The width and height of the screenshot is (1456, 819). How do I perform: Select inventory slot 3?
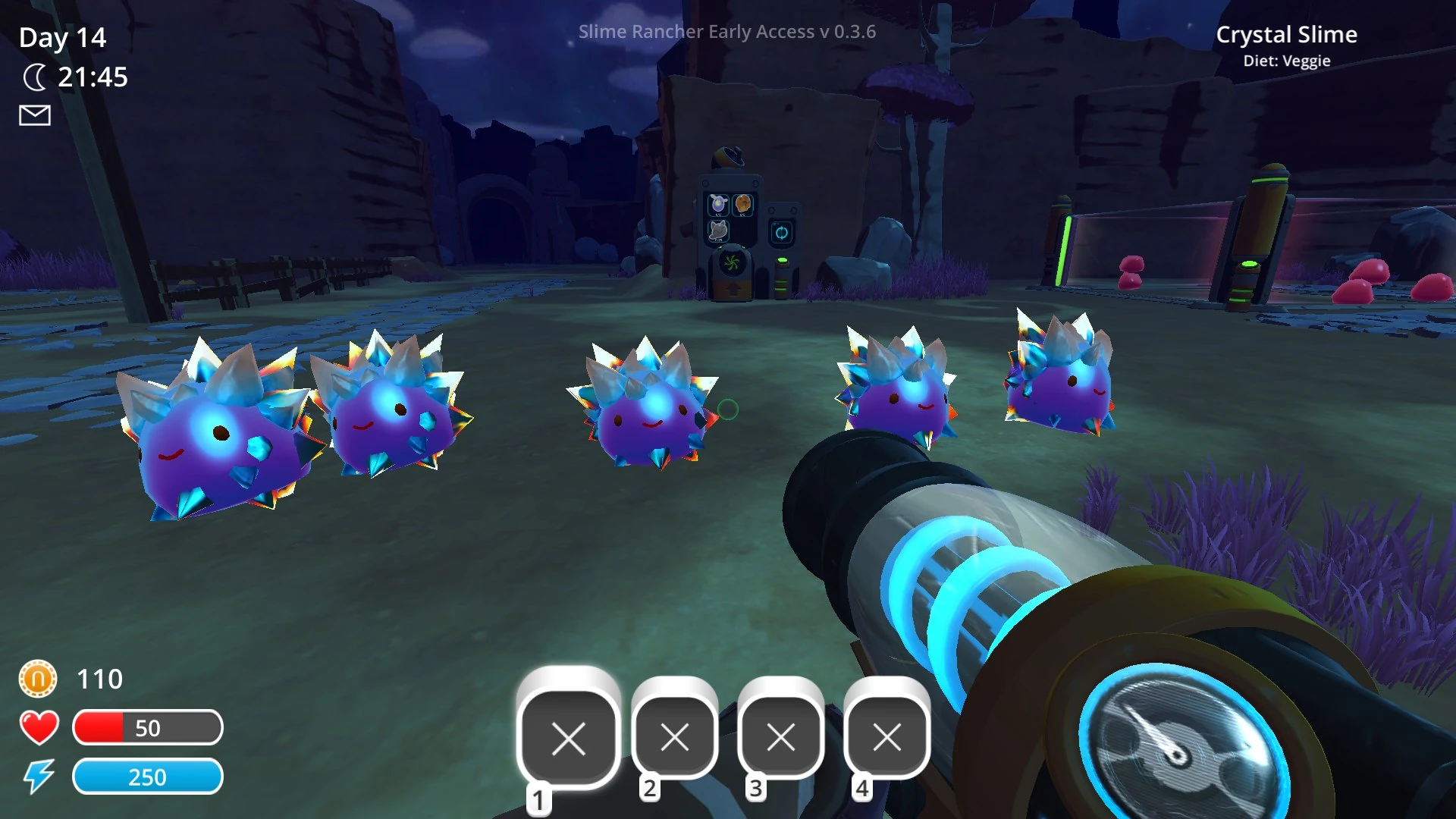point(781,738)
